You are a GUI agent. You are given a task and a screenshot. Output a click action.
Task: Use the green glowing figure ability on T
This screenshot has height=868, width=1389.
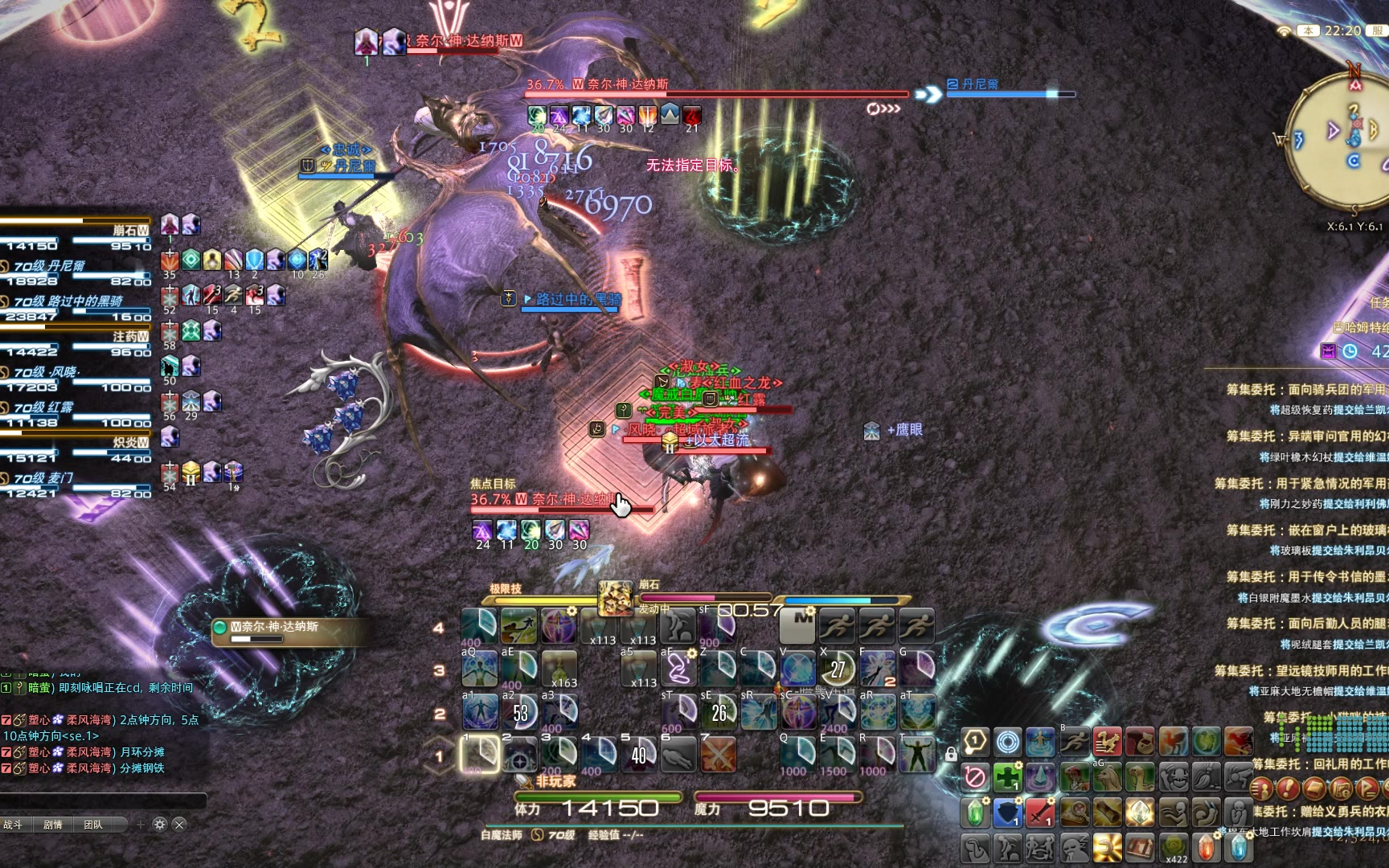coord(916,754)
